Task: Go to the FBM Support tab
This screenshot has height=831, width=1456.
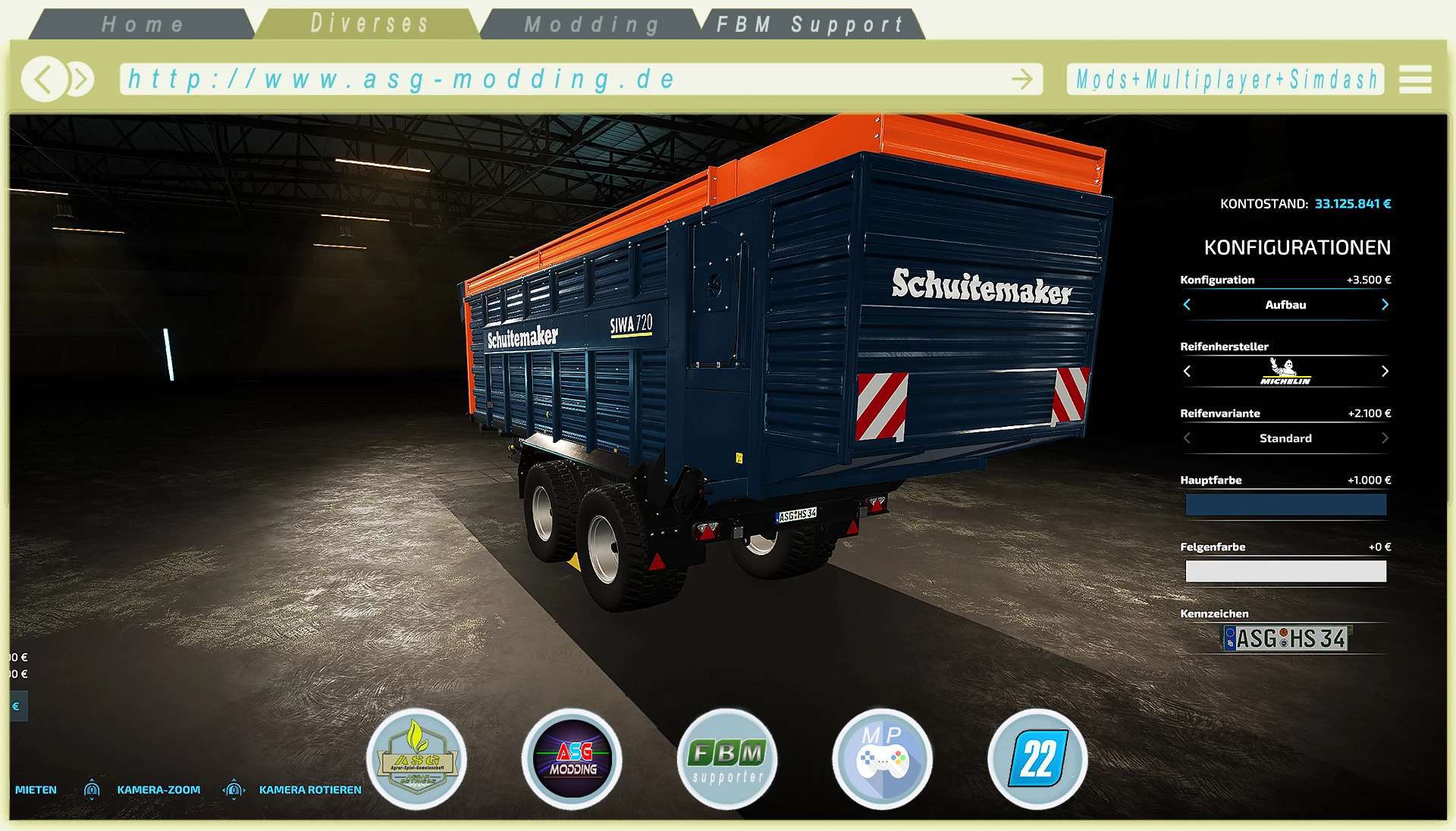Action: coord(810,24)
